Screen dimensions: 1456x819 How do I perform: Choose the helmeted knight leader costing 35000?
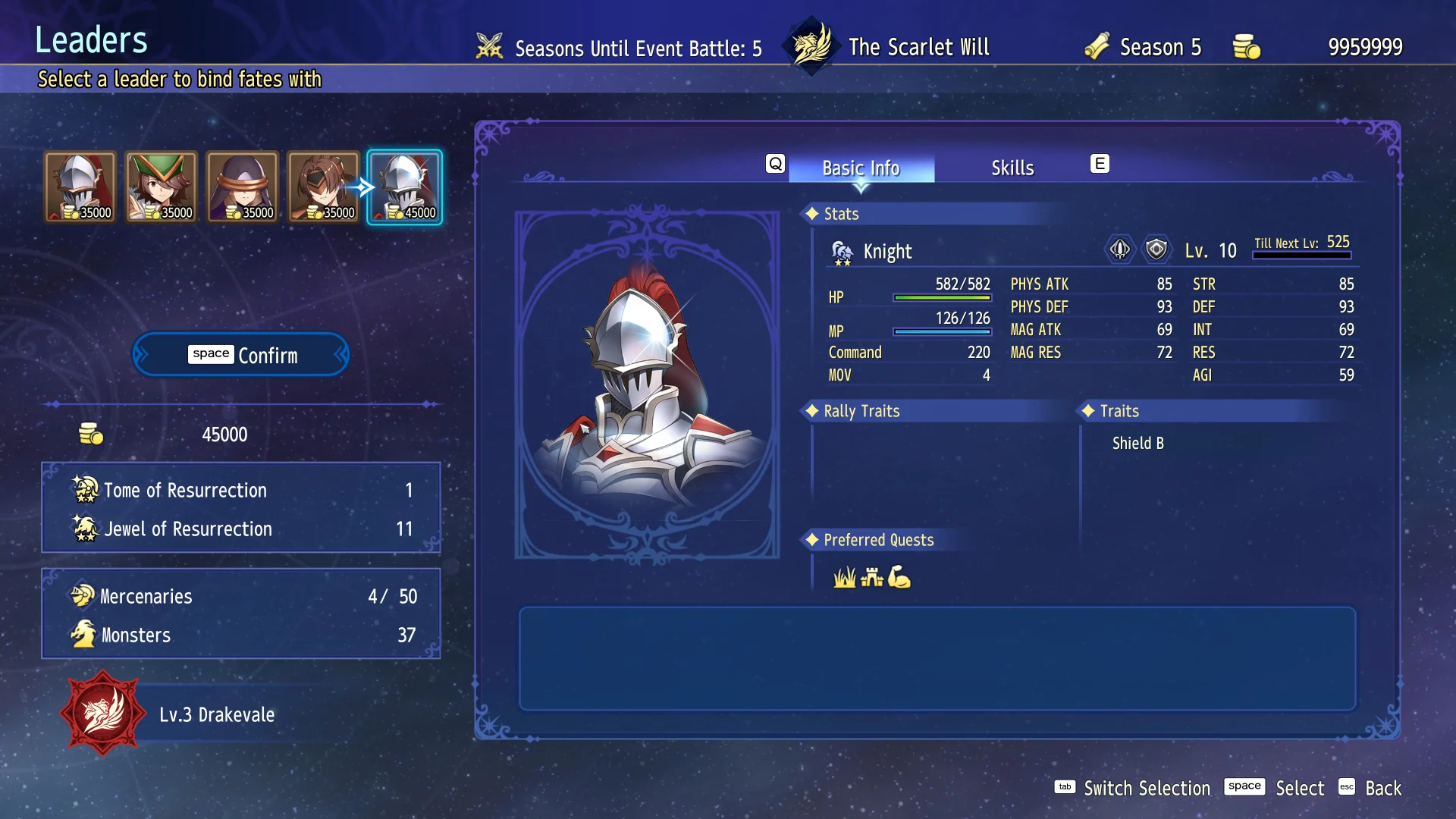tap(80, 187)
